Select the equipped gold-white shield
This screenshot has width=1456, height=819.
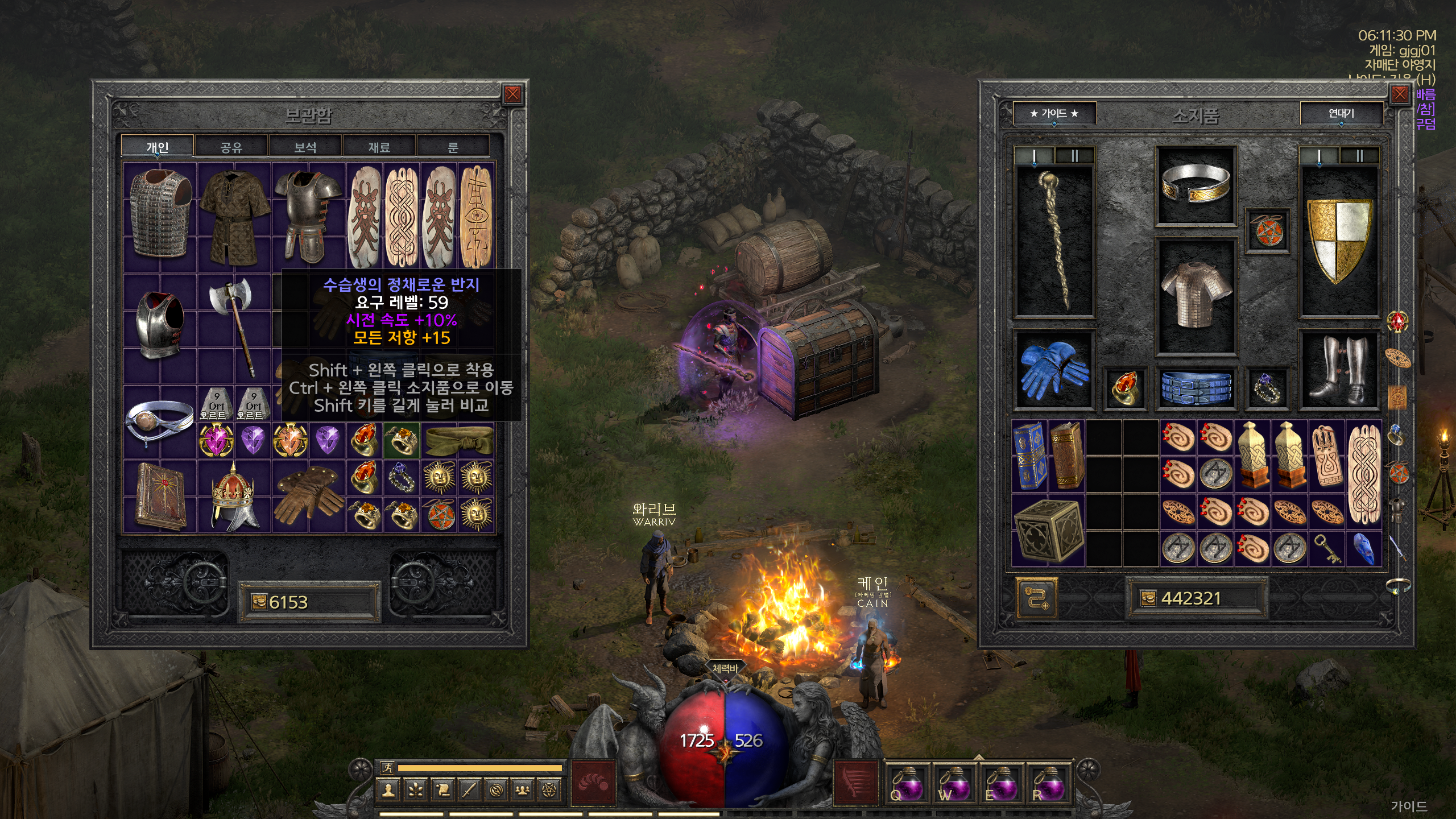pyautogui.click(x=1339, y=239)
